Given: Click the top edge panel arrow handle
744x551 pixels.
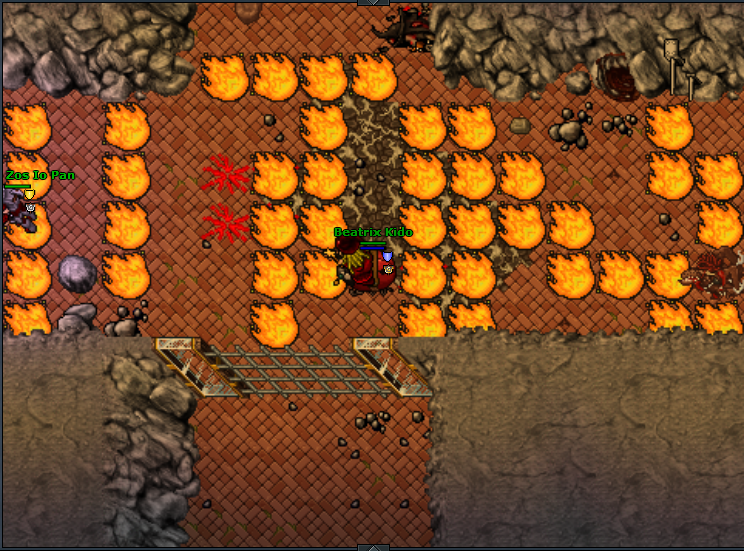Looking at the screenshot, I should [x=372, y=3].
